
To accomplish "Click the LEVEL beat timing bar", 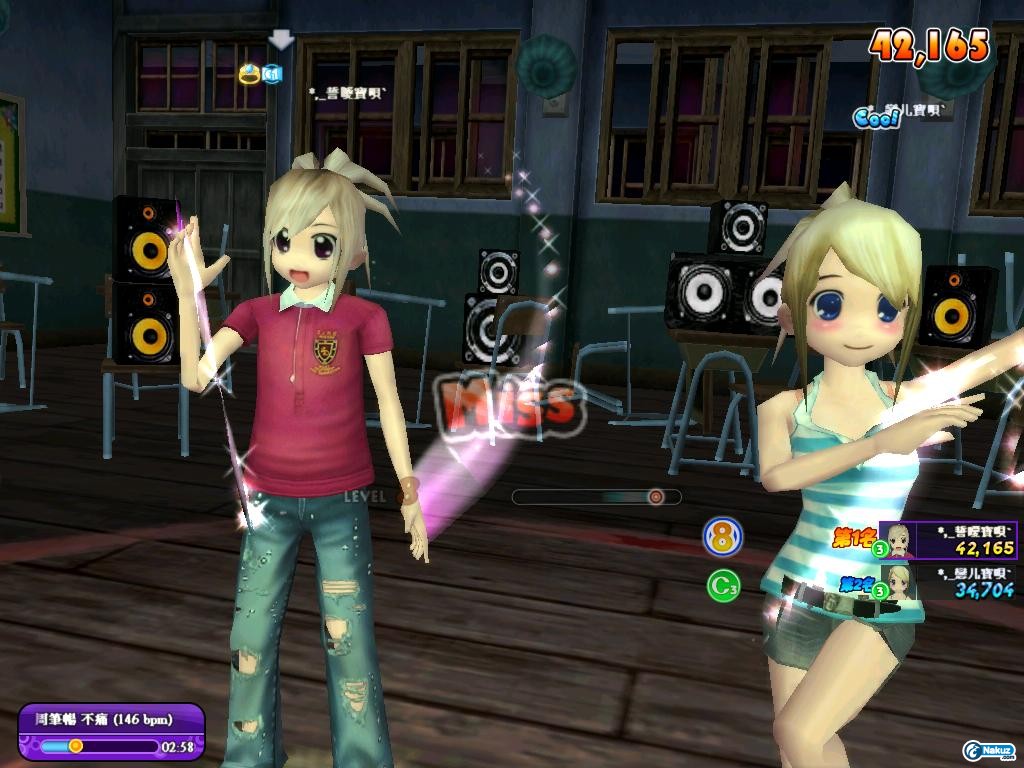I will coord(596,496).
